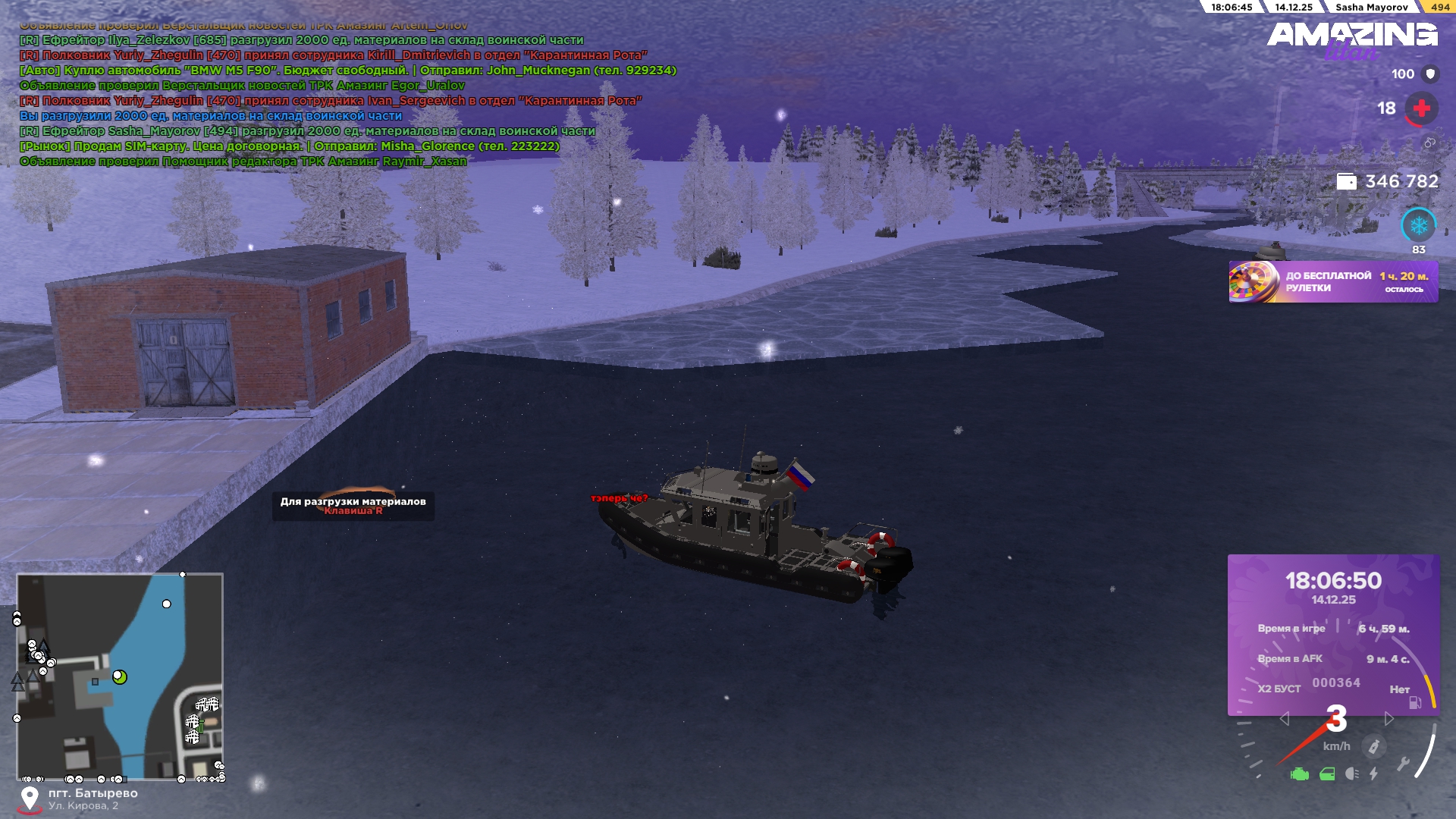Click the left arrow on speedometer
Viewport: 1456px width, 819px height.
click(x=1284, y=718)
